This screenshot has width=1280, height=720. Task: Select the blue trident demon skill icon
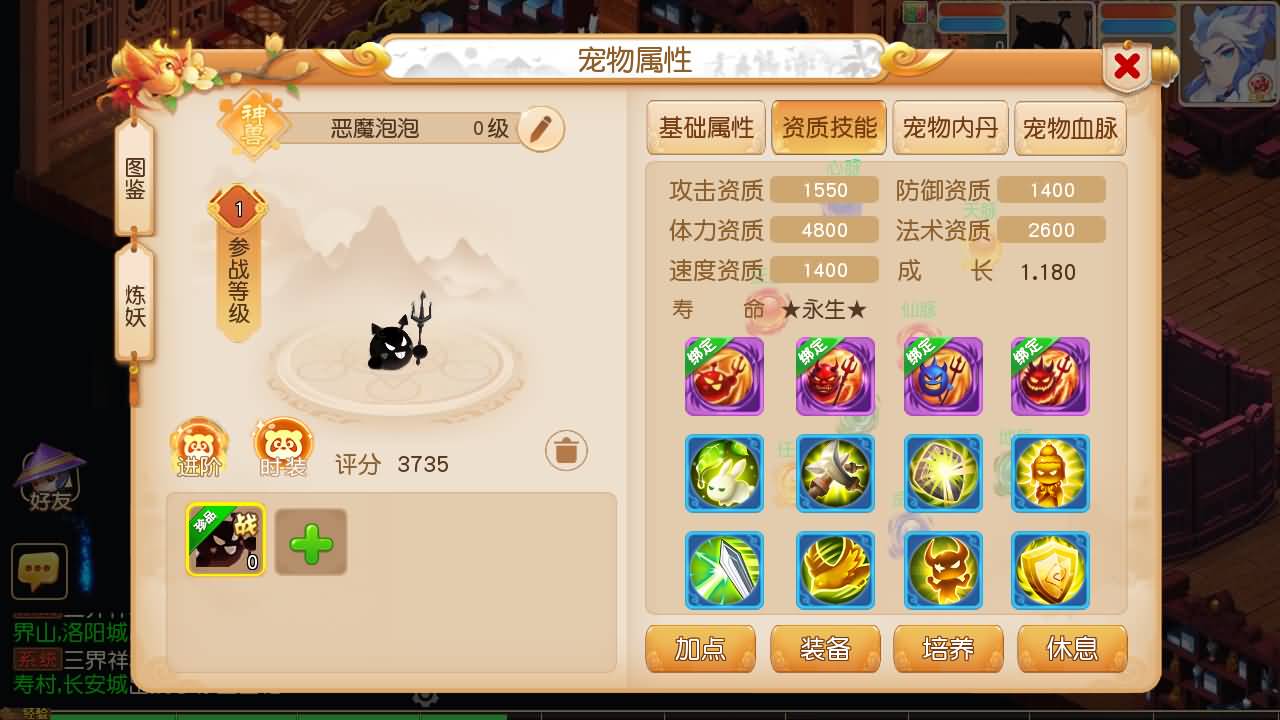943,377
